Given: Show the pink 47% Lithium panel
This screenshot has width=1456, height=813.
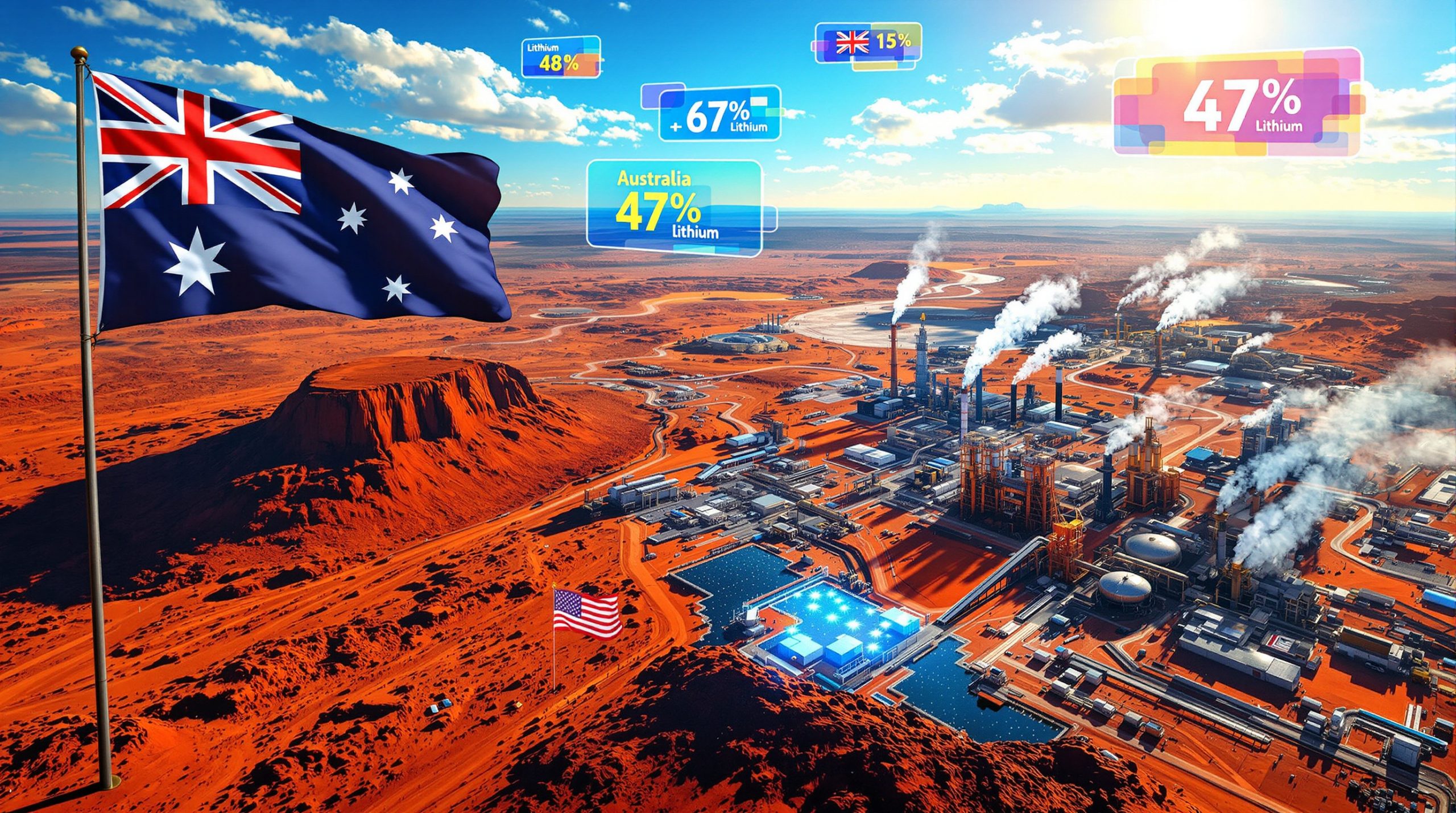Looking at the screenshot, I should [1237, 103].
